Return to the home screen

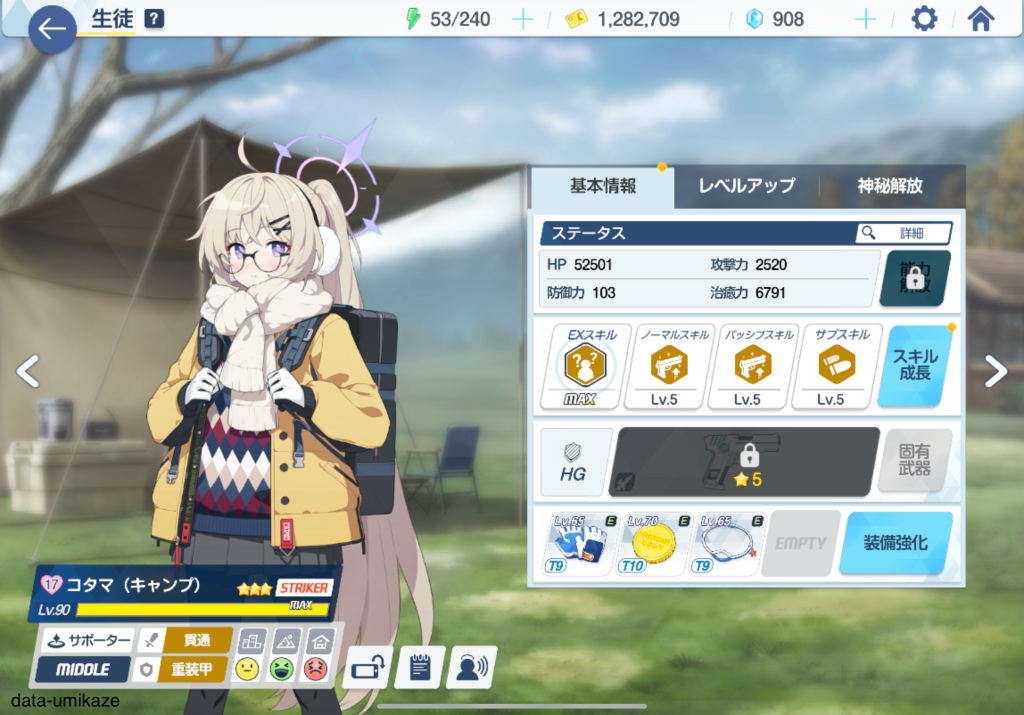[x=981, y=19]
